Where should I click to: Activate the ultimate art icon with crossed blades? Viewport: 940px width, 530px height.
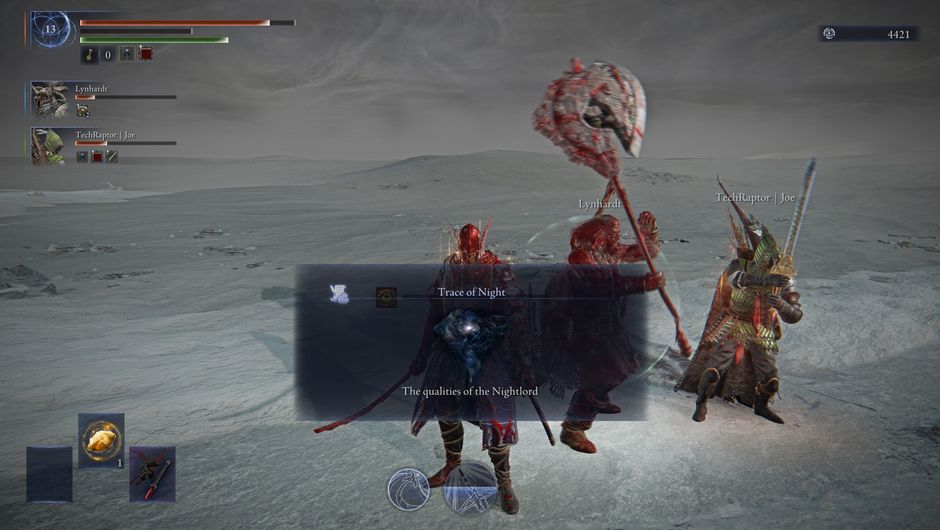470,489
